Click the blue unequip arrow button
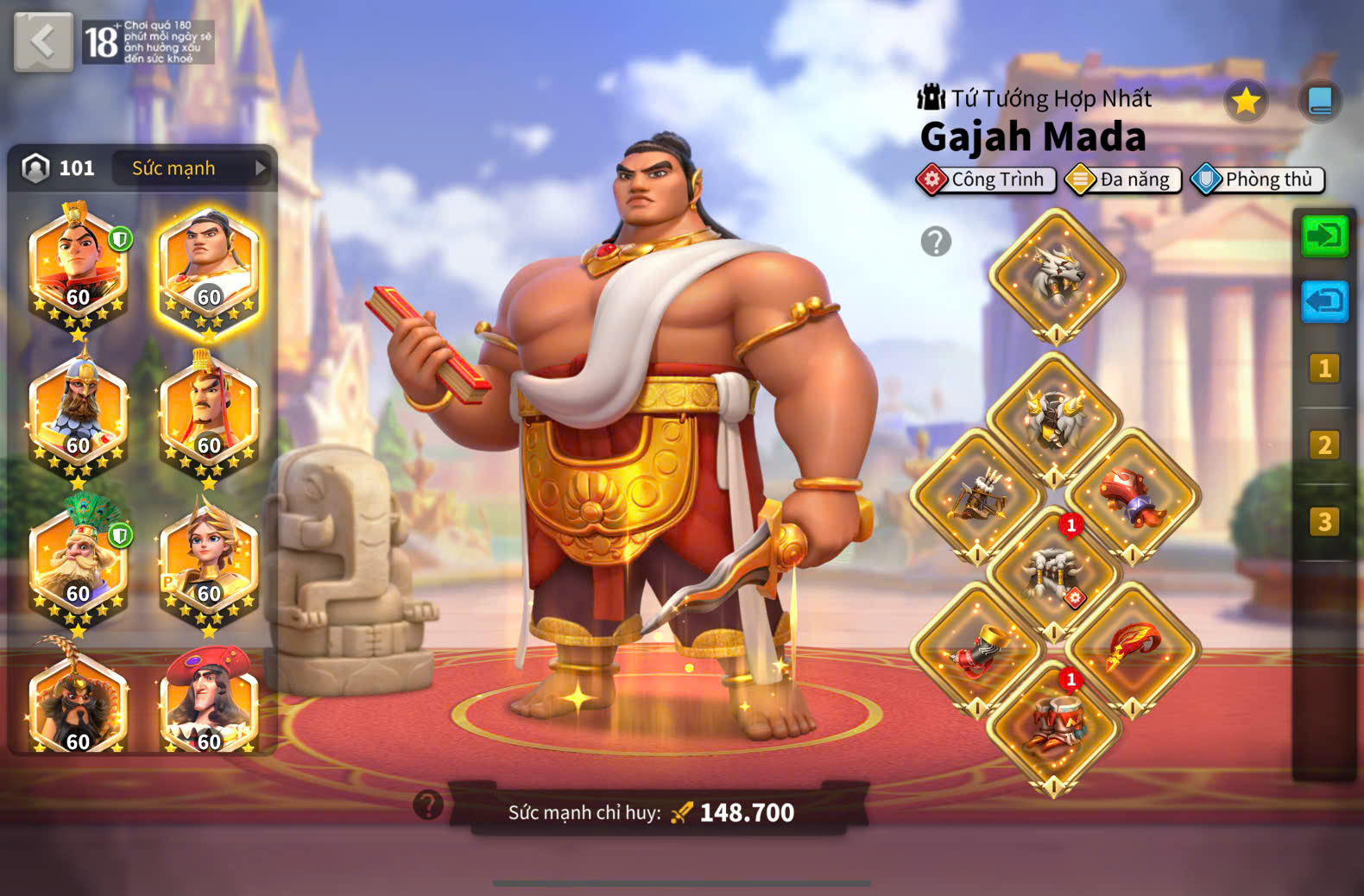 [1323, 302]
